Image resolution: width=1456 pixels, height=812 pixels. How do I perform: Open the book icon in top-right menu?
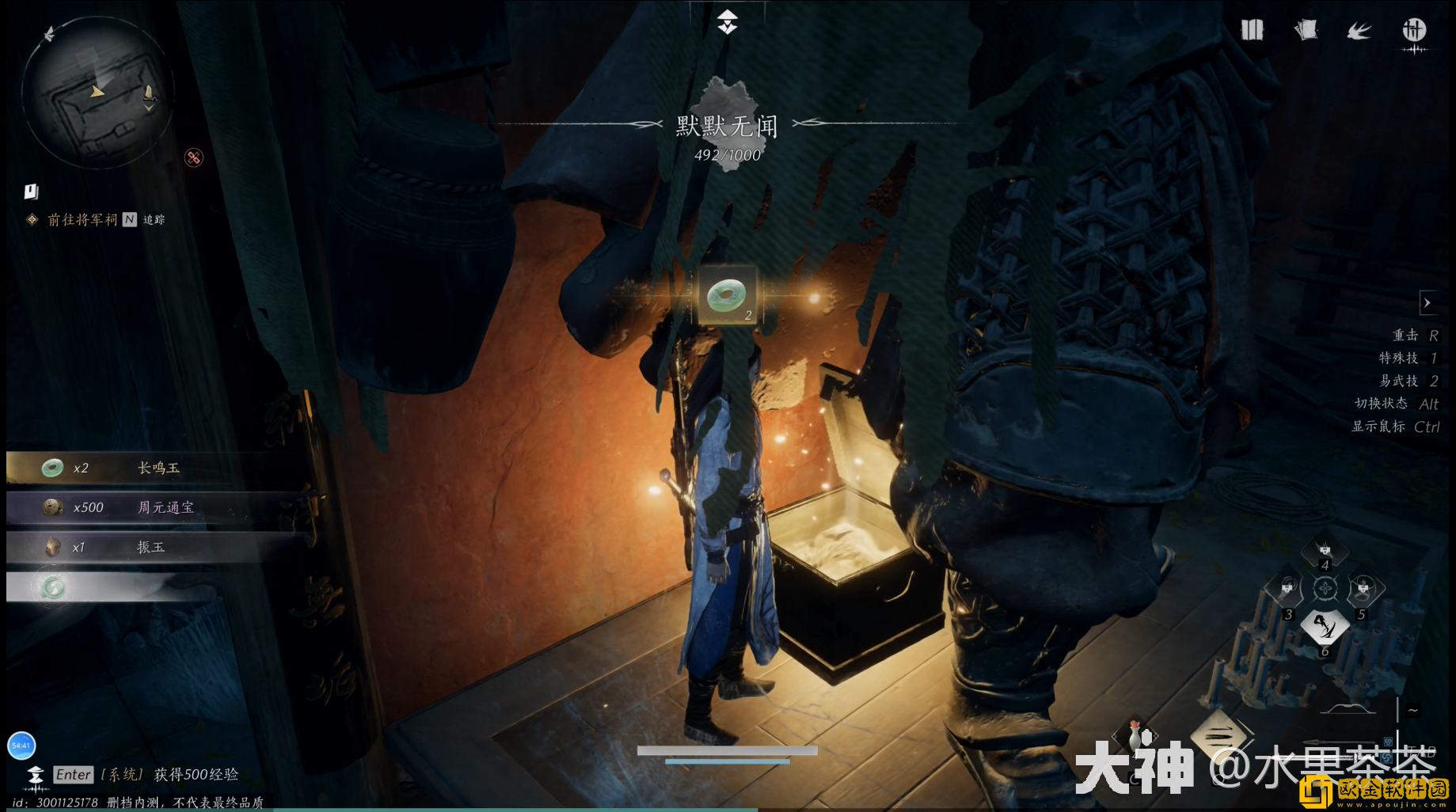1252,30
